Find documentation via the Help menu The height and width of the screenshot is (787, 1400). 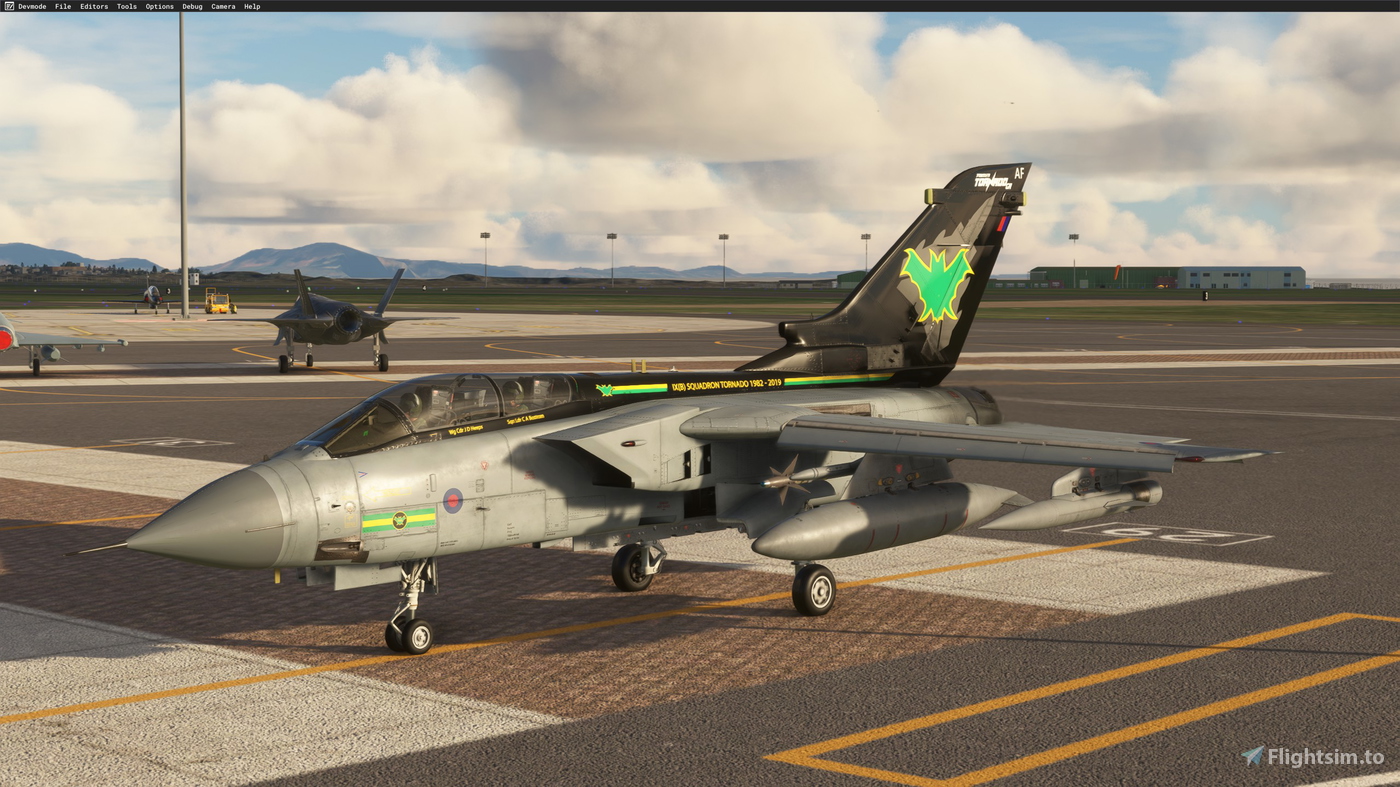click(251, 5)
